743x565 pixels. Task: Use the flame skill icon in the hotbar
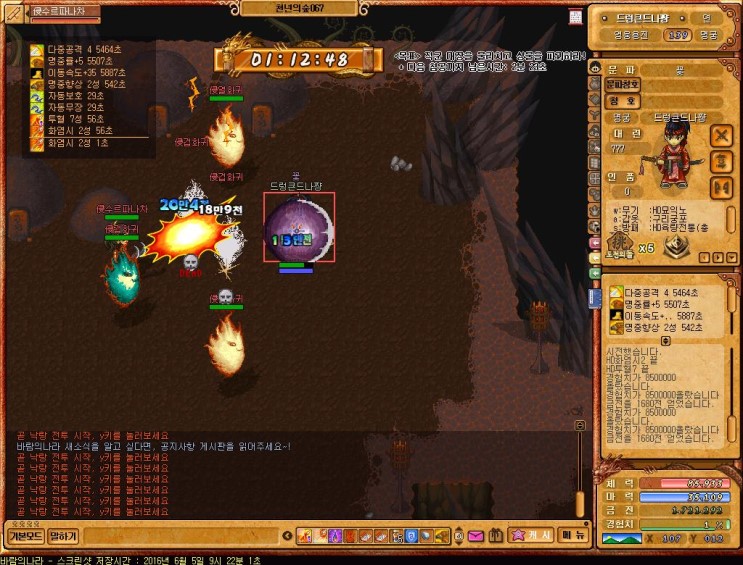point(306,537)
